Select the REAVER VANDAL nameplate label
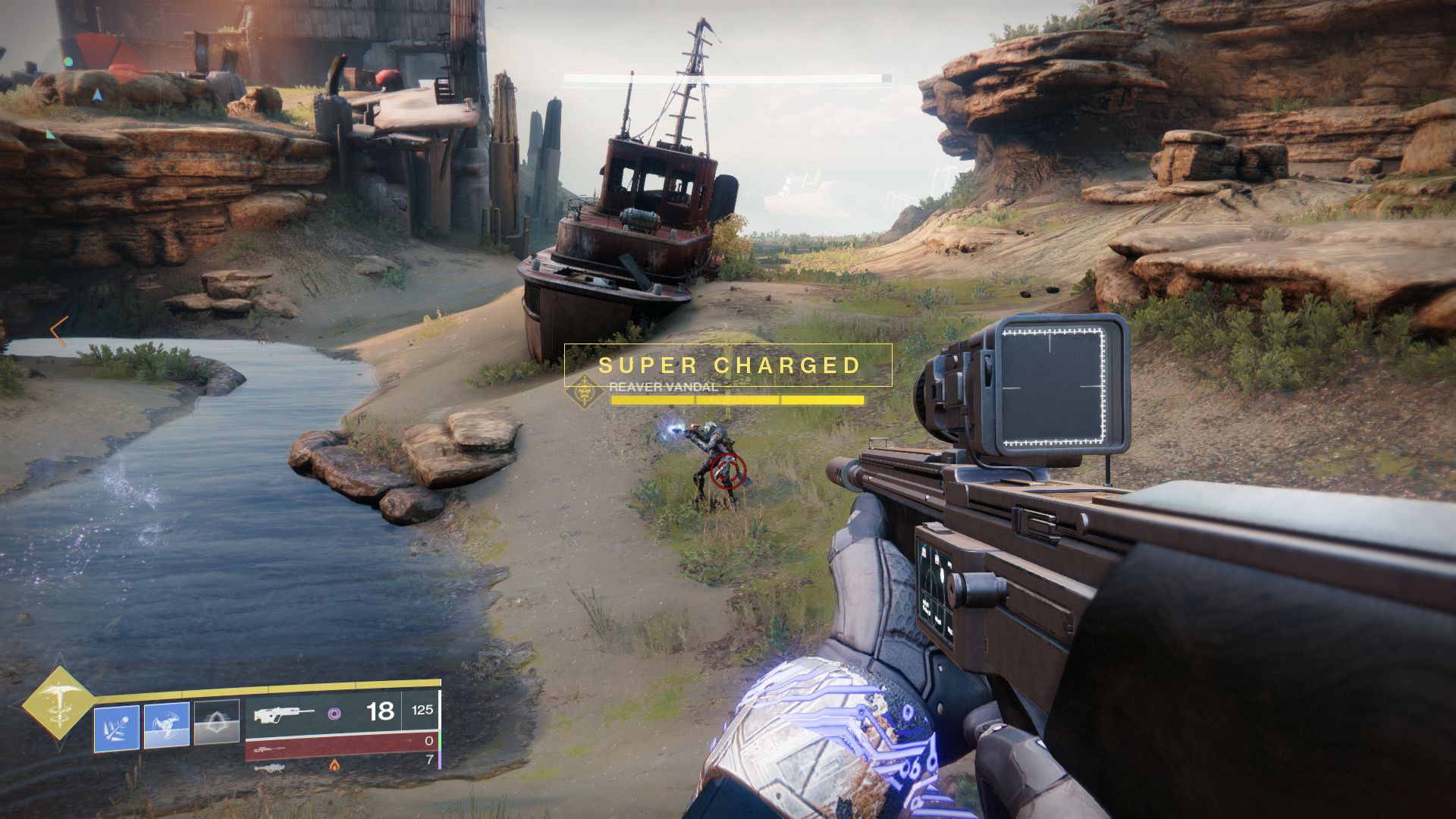Screen dimensions: 1456x819 [662, 388]
